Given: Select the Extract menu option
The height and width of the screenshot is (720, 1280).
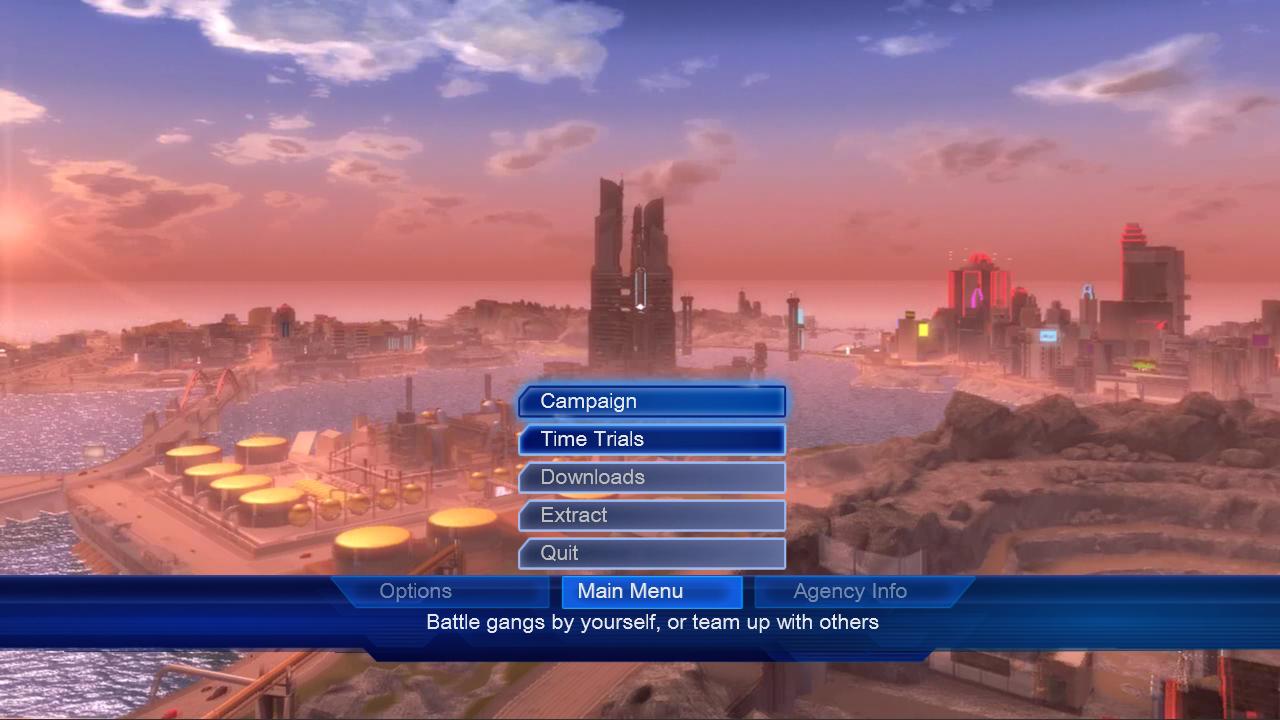Looking at the screenshot, I should click(x=652, y=515).
